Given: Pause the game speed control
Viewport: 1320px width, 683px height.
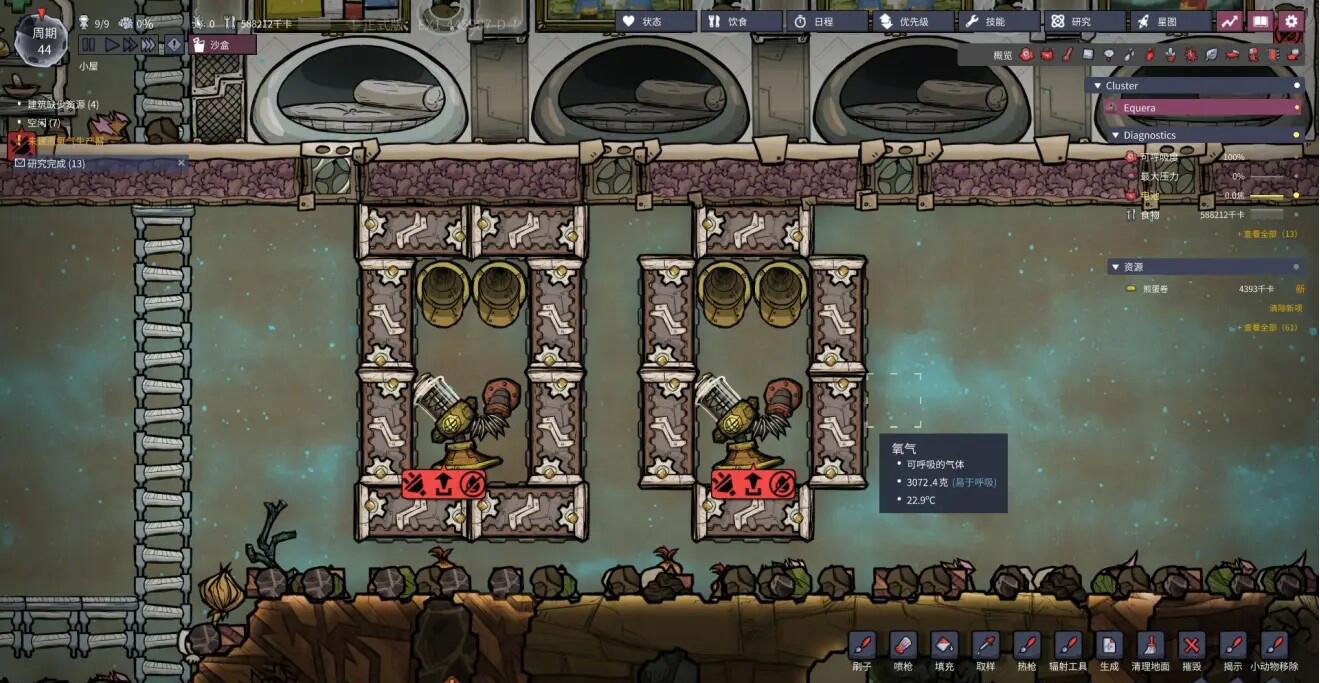Looking at the screenshot, I should click(88, 45).
